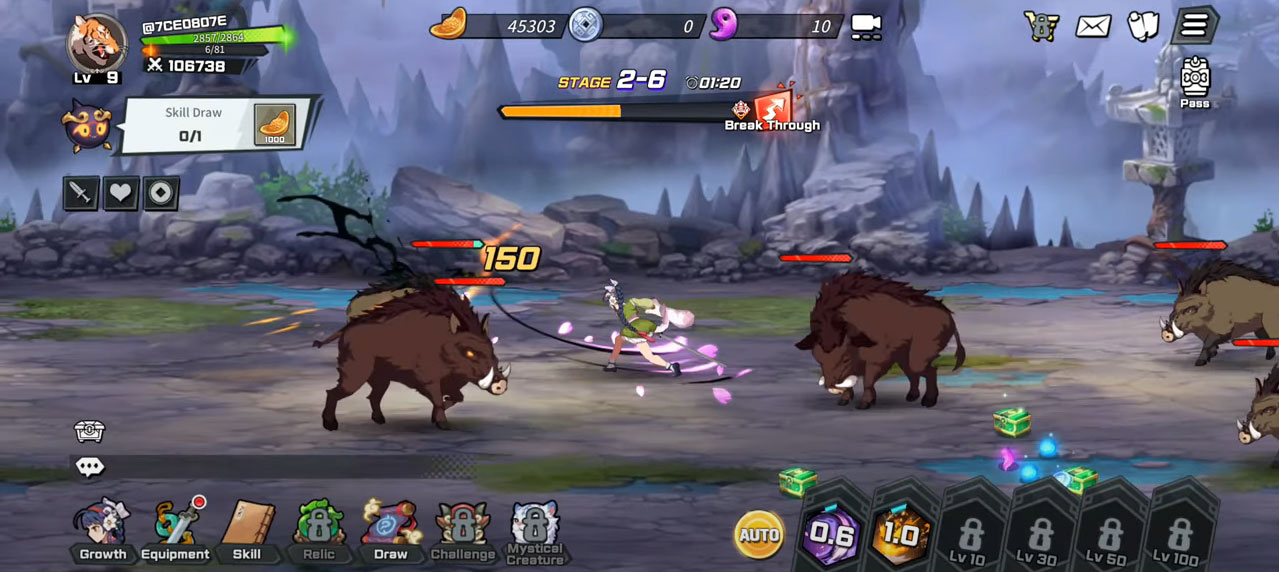This screenshot has width=1279, height=572.
Task: Open the Pass rewards
Action: click(x=1195, y=82)
